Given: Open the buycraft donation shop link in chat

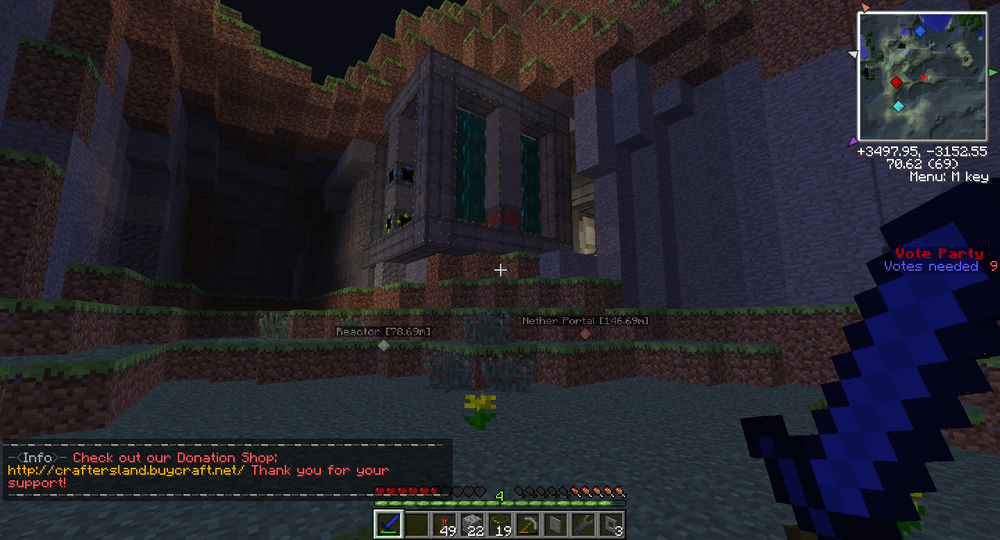Looking at the screenshot, I should tap(126, 470).
